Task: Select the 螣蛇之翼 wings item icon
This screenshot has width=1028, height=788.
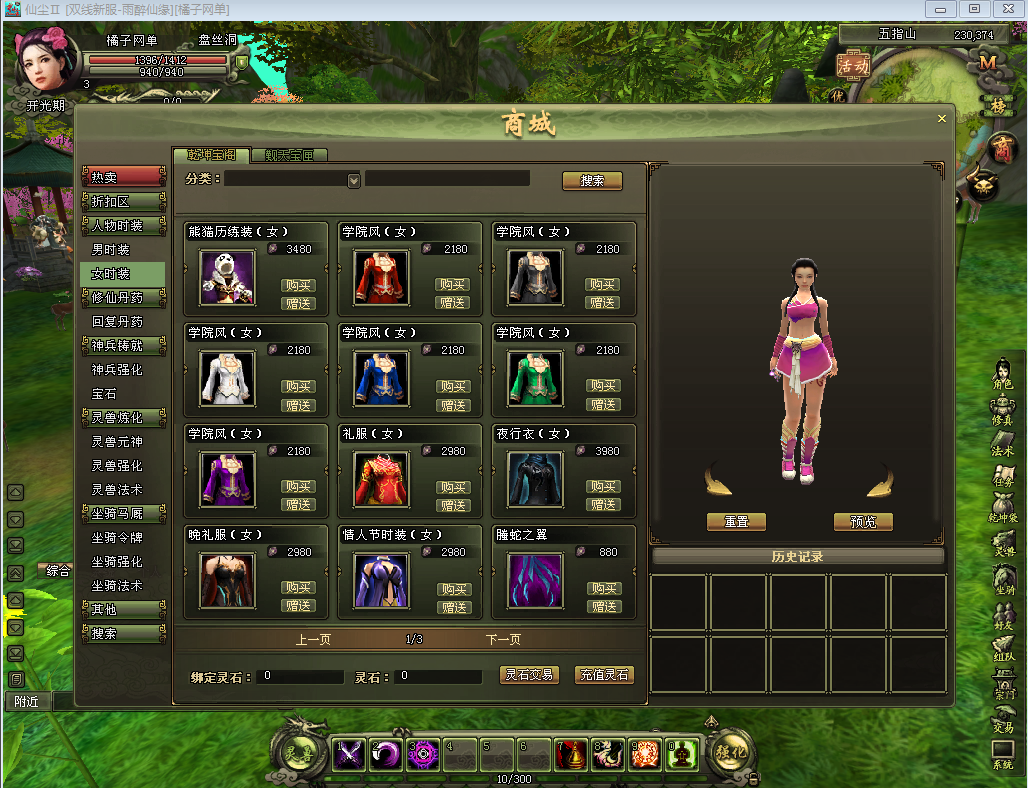Action: 535,580
